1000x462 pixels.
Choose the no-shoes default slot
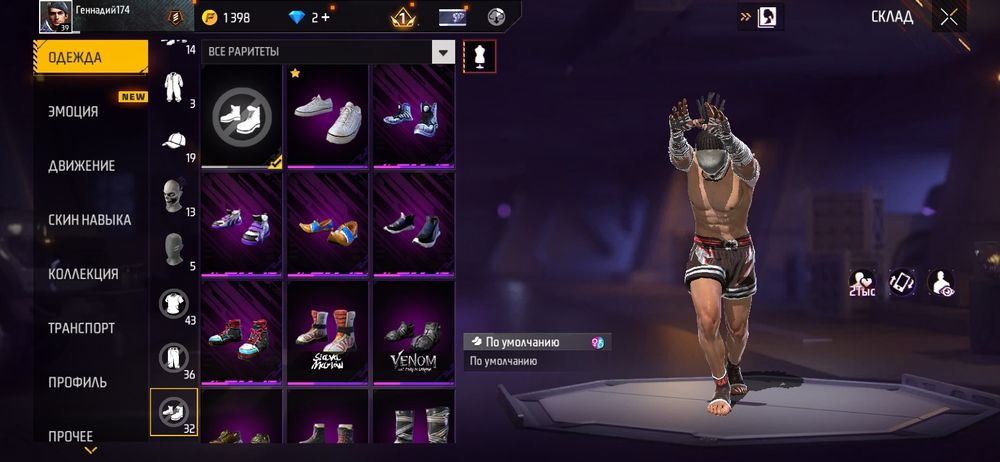(242, 116)
